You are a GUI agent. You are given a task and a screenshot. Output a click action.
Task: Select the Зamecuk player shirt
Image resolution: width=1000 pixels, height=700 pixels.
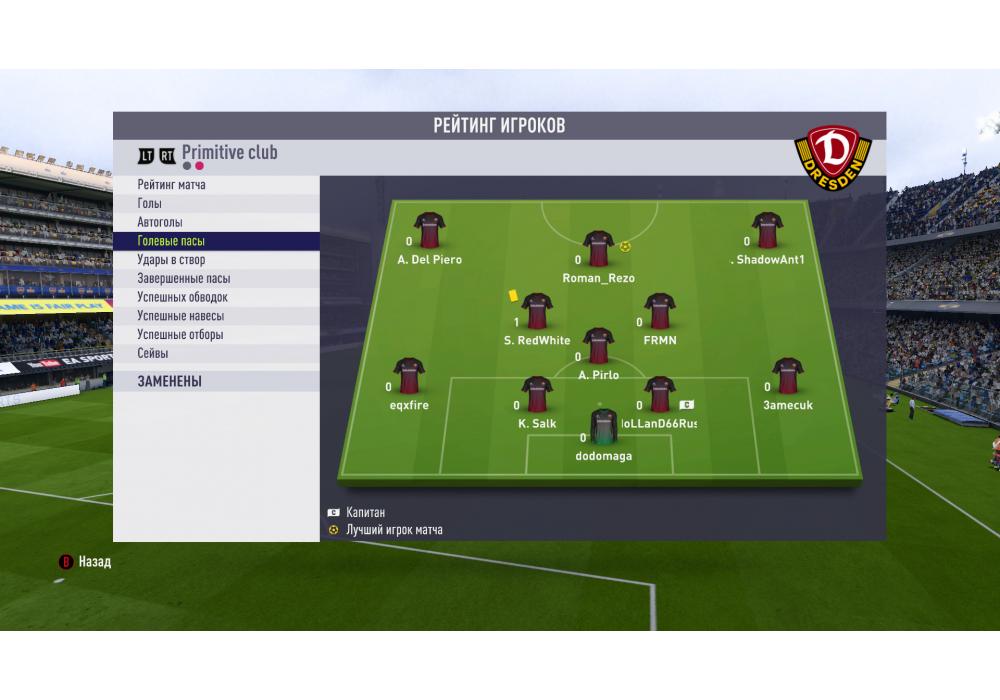click(x=788, y=376)
